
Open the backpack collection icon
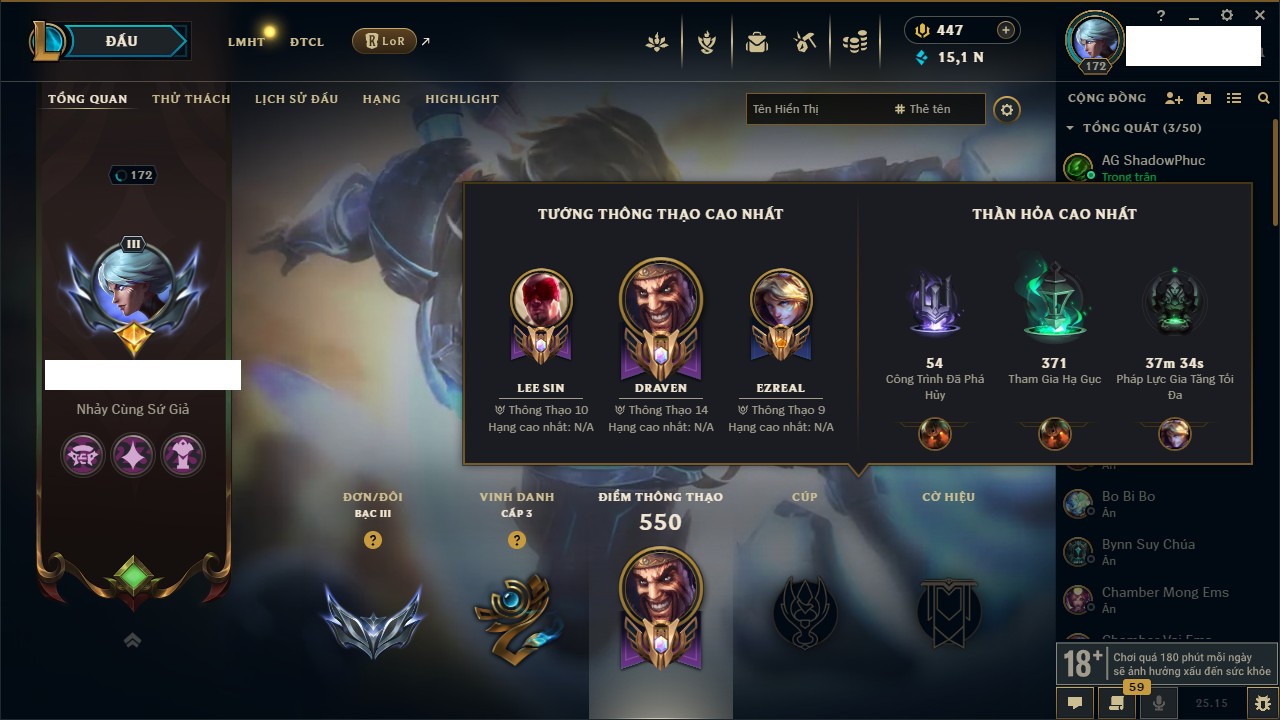[757, 42]
